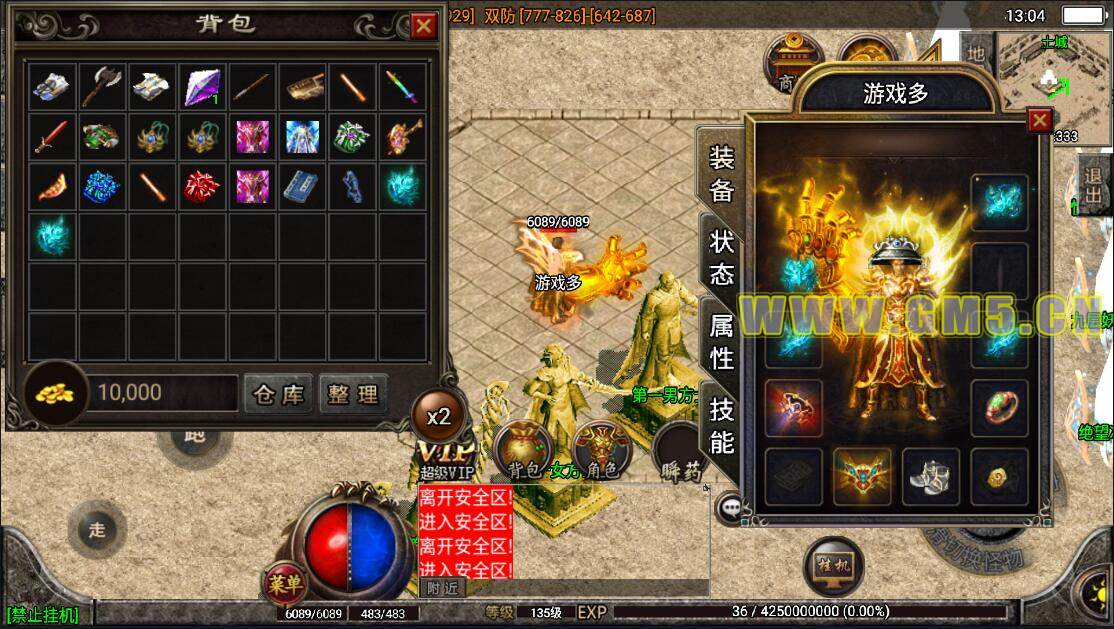
Task: Switch chat to the 附近 nearby channel
Action: tap(441, 588)
